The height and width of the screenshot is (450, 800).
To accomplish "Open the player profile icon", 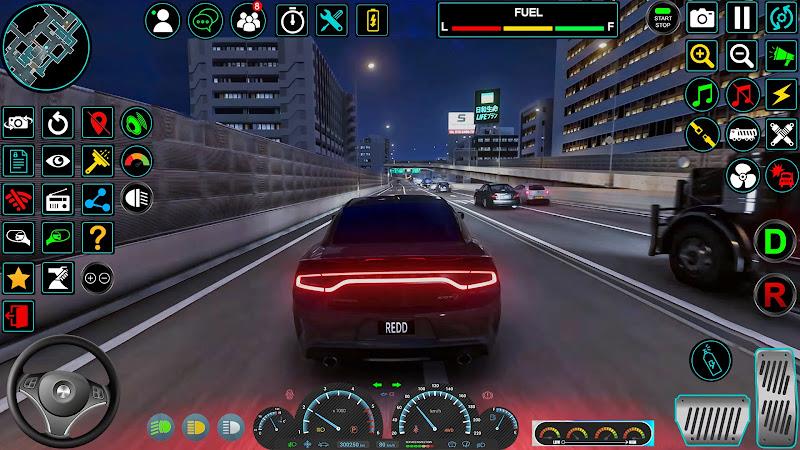I will (163, 18).
